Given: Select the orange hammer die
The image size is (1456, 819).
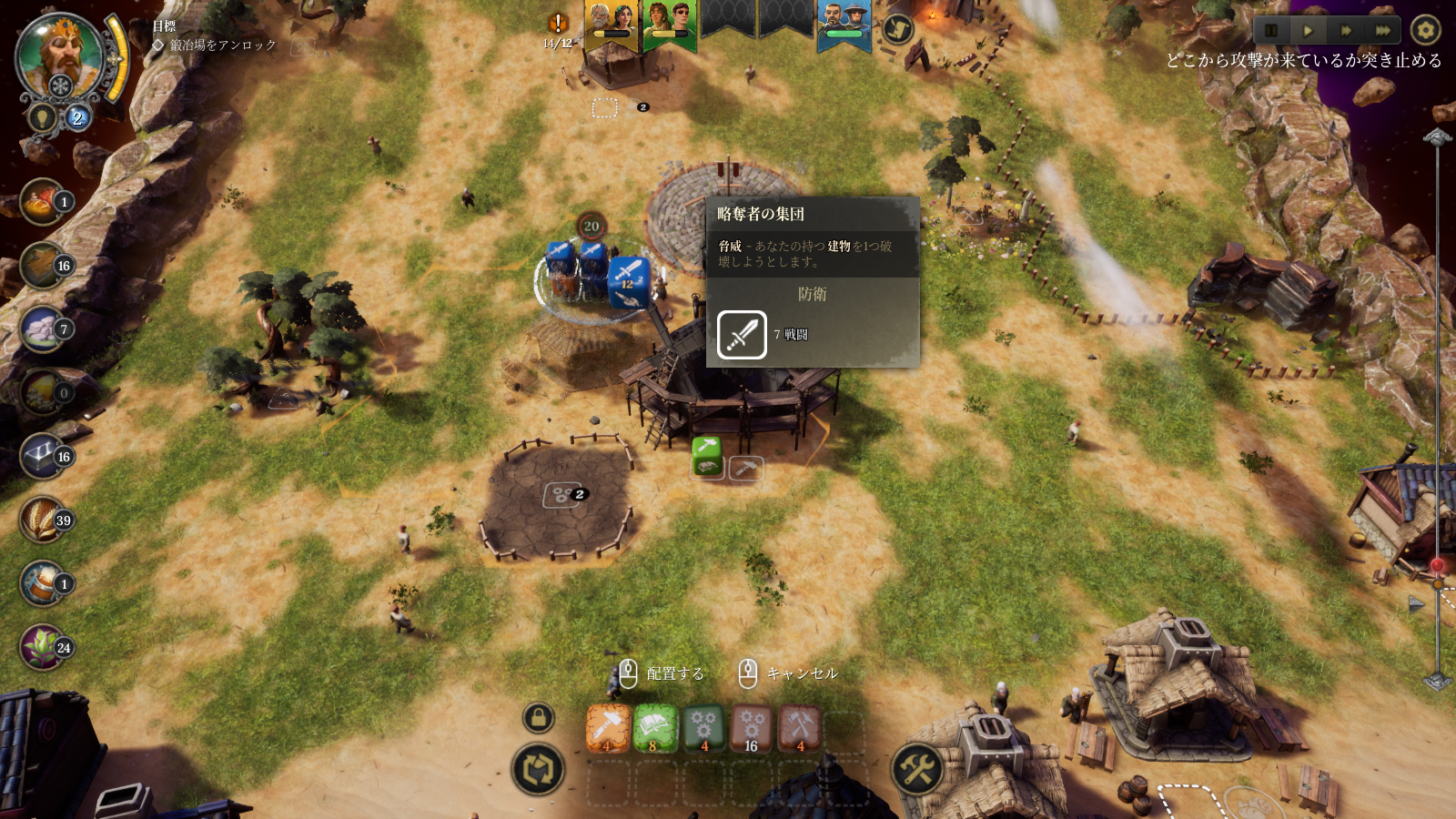Looking at the screenshot, I should pyautogui.click(x=608, y=728).
